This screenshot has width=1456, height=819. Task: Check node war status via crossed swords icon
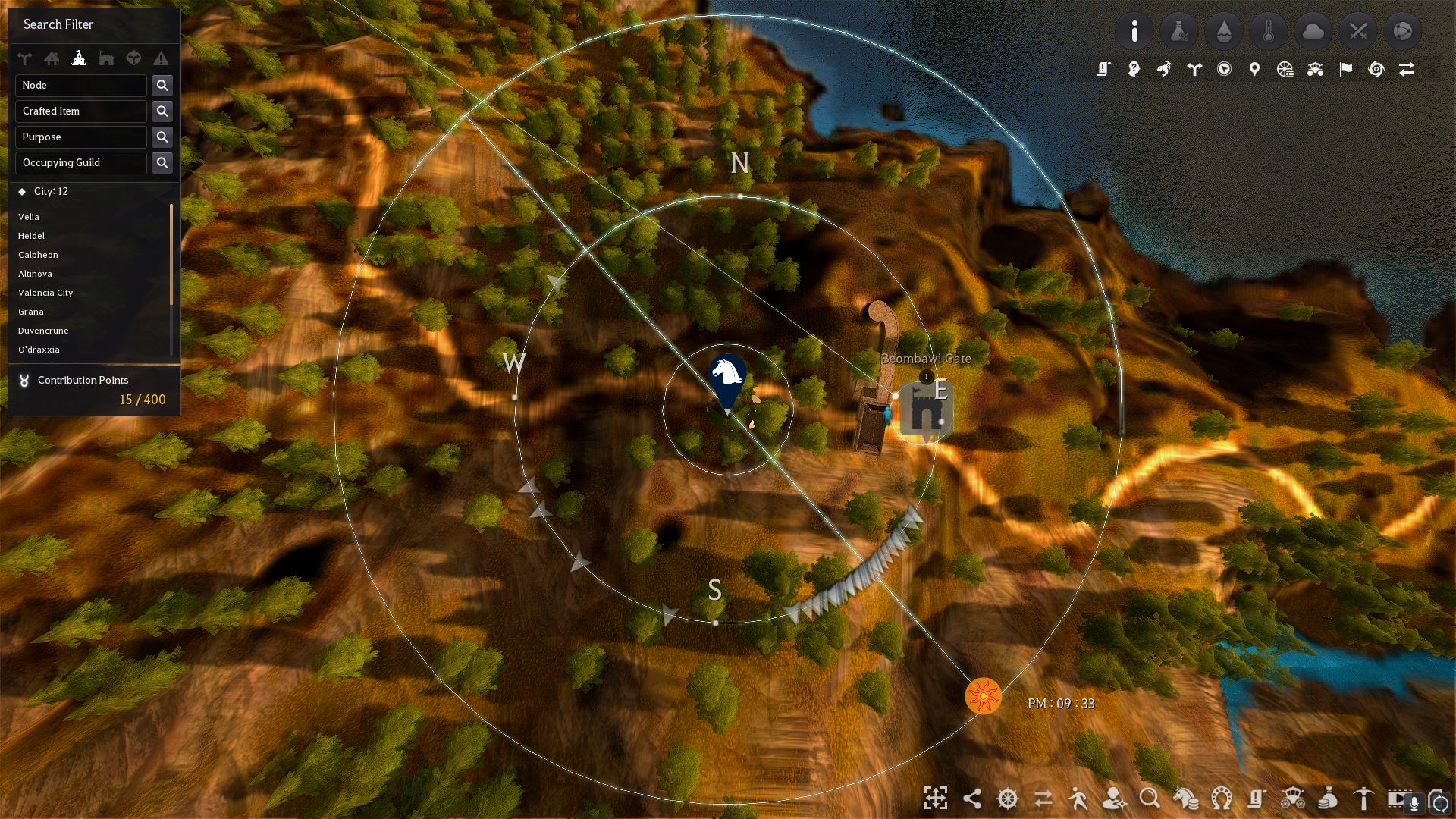(x=1358, y=32)
